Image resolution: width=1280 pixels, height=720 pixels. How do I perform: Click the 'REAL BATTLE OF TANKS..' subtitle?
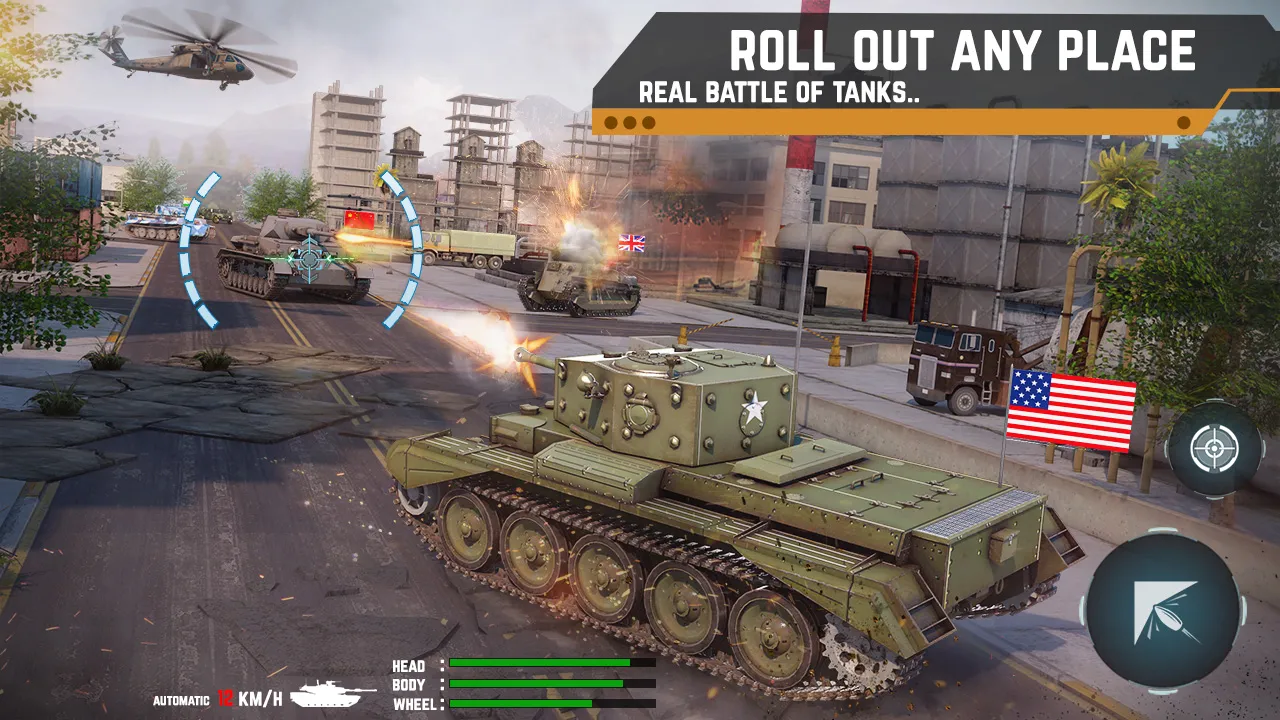(782, 91)
